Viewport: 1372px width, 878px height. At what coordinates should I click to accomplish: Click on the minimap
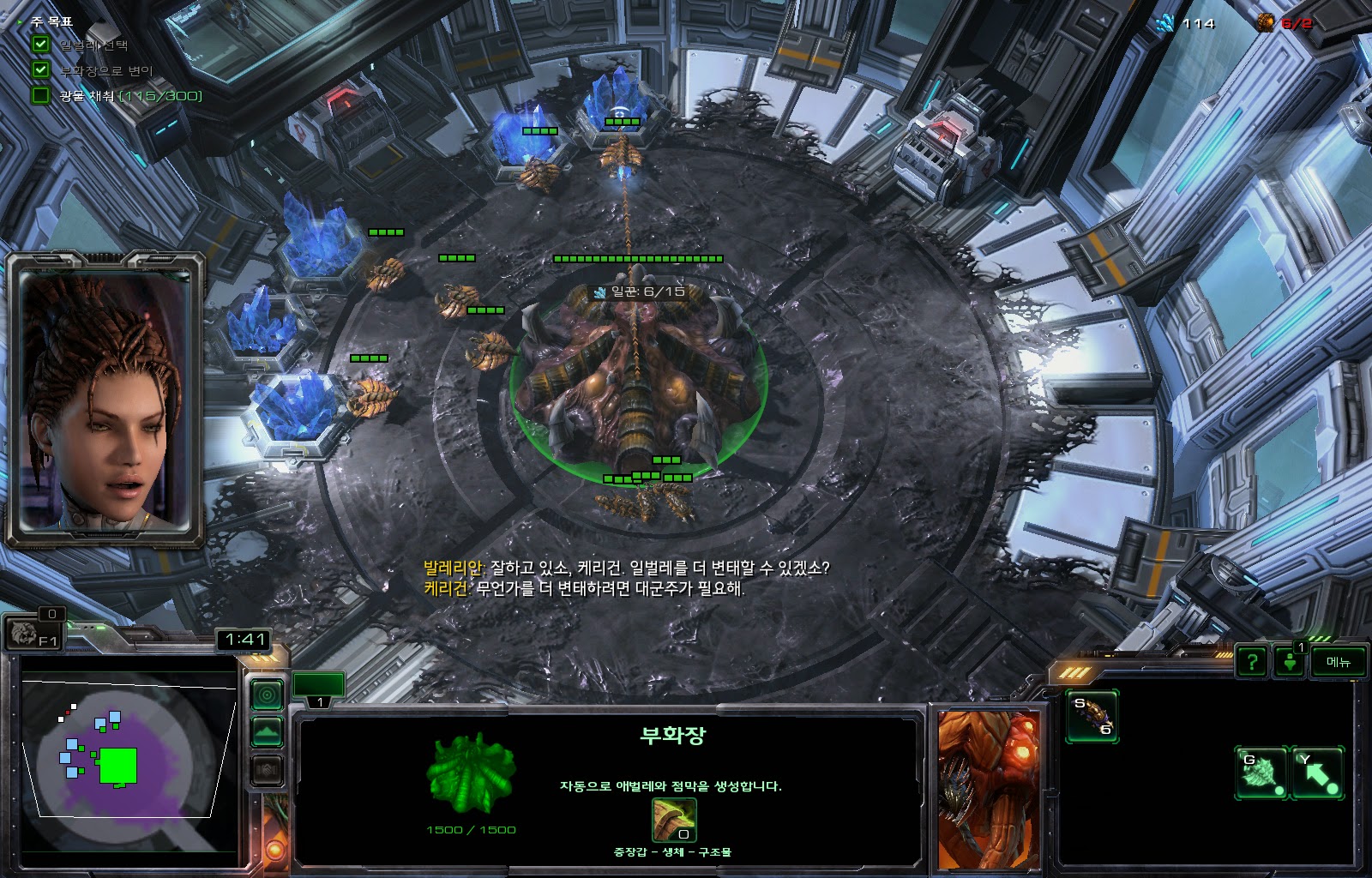pos(129,755)
